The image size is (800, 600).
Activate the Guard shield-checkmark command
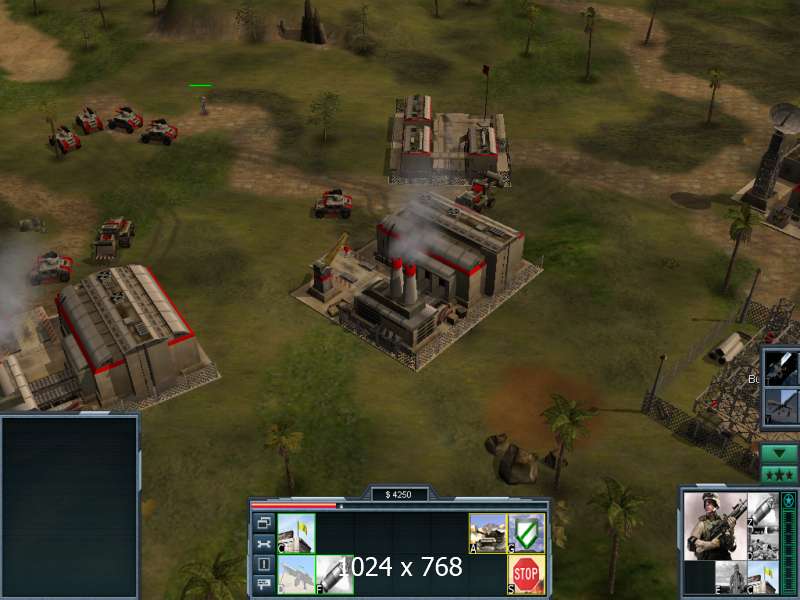pos(526,533)
